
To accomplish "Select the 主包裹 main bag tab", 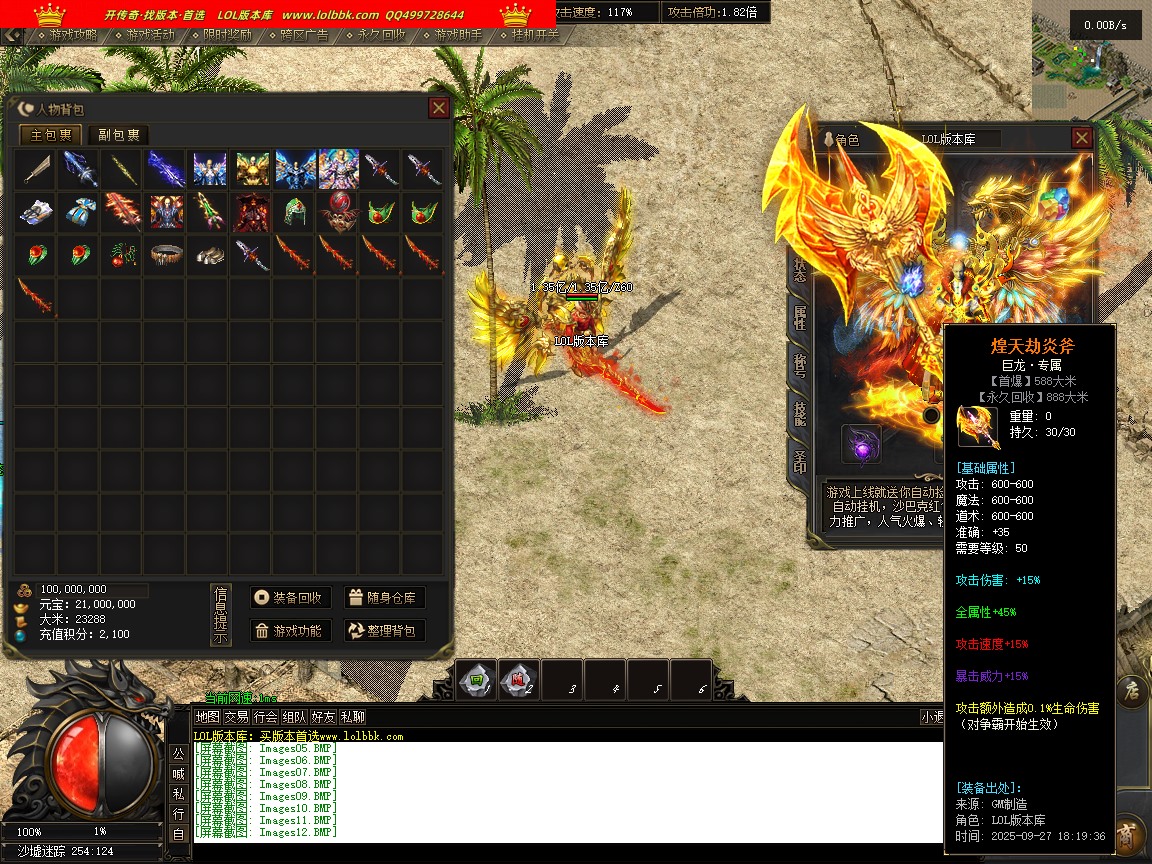I will pos(51,135).
